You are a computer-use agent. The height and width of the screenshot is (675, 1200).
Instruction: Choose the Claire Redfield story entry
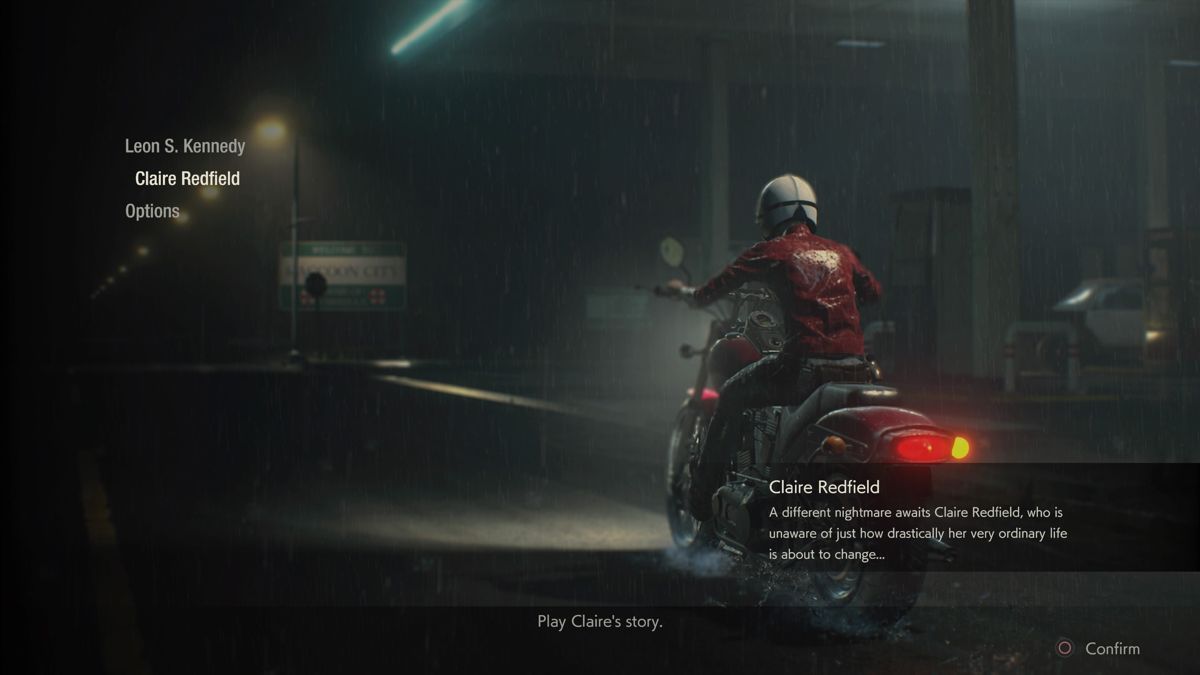pos(187,179)
